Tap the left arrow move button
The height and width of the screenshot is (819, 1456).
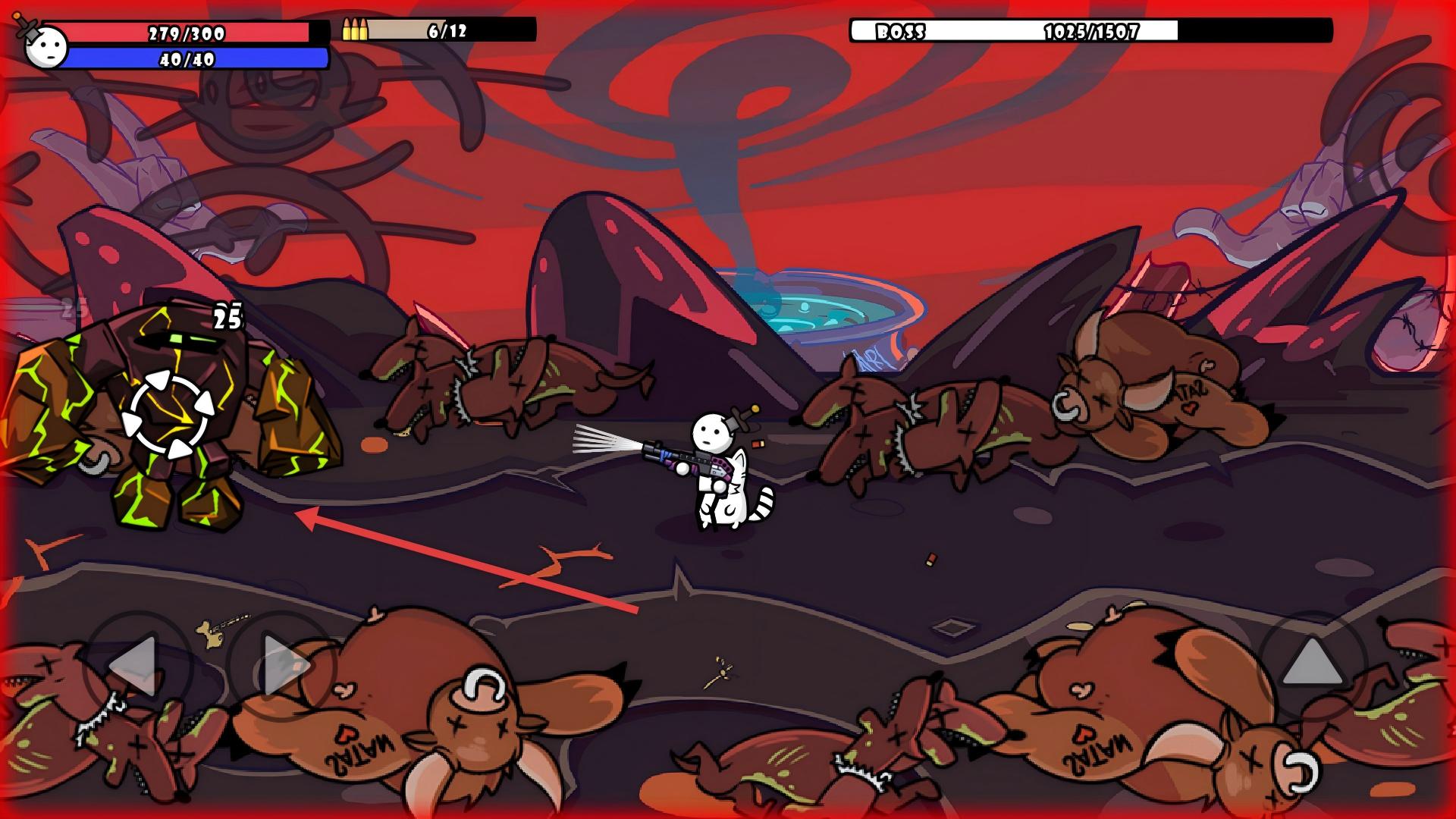(x=136, y=666)
